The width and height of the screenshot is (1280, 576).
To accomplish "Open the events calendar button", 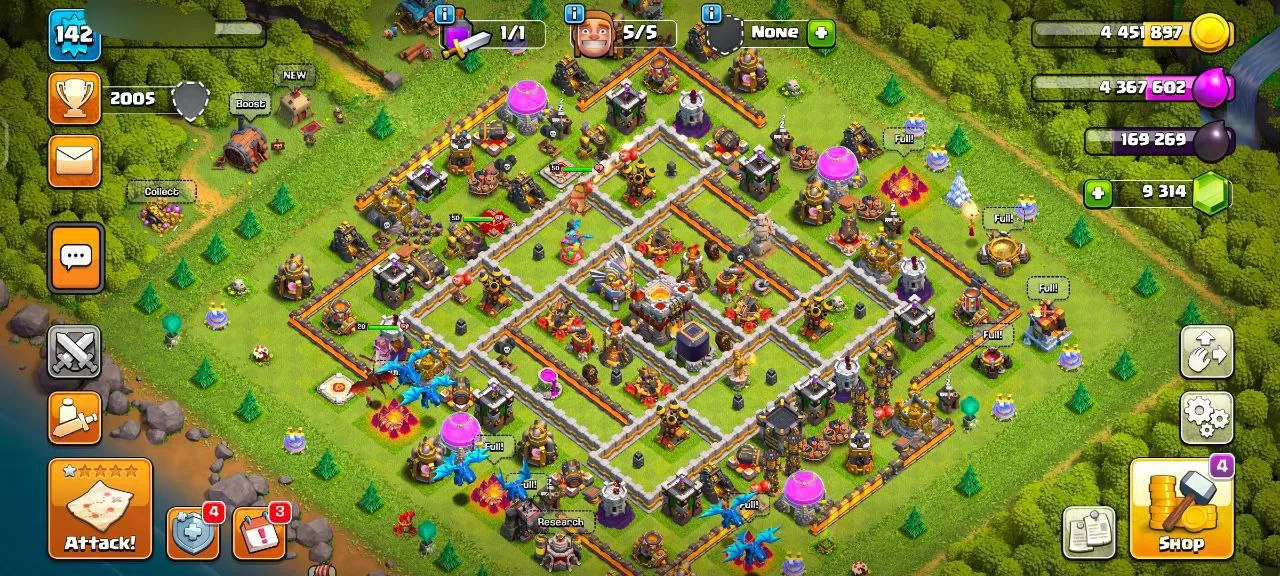I will click(258, 534).
